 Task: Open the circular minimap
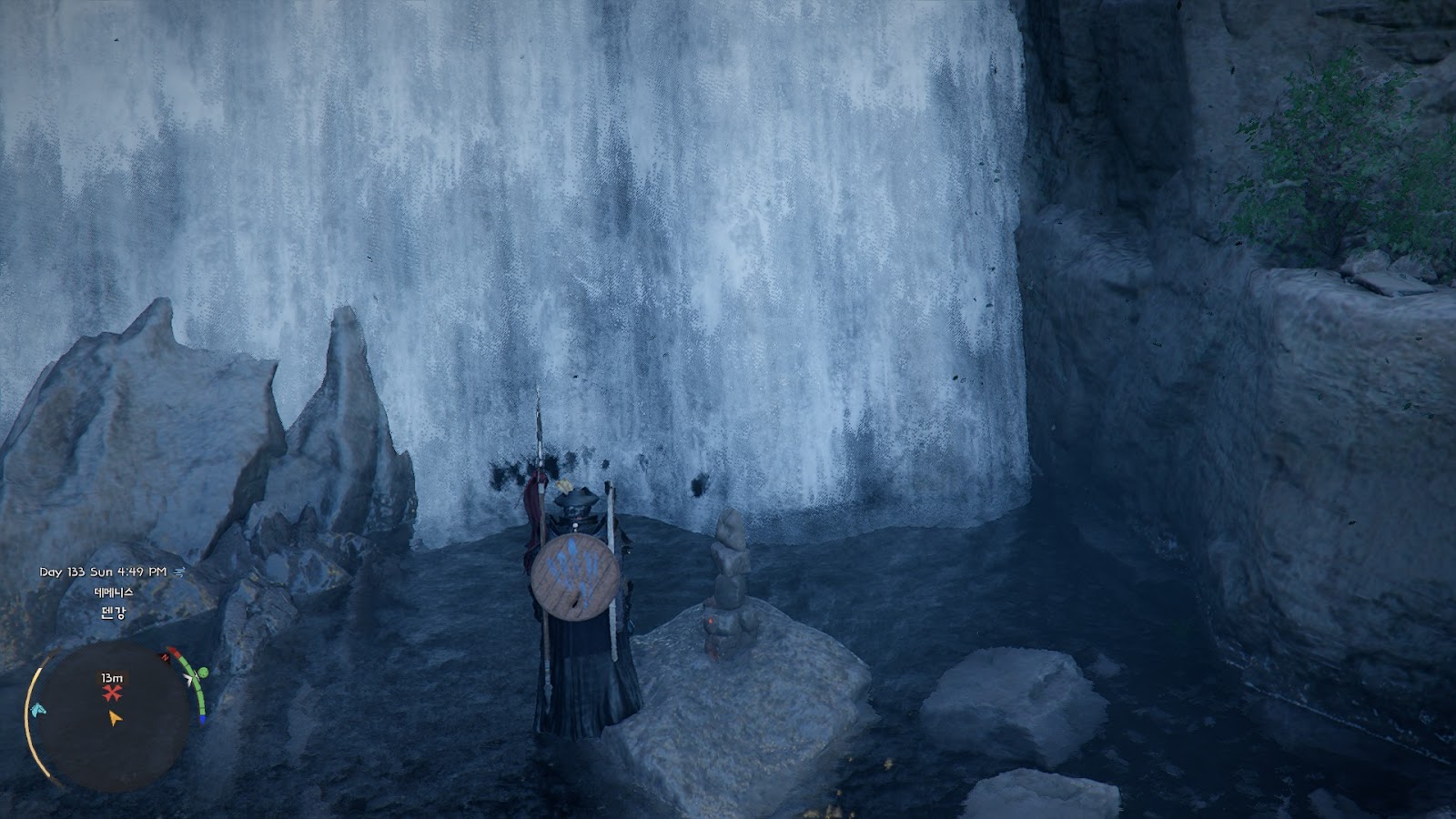click(114, 715)
